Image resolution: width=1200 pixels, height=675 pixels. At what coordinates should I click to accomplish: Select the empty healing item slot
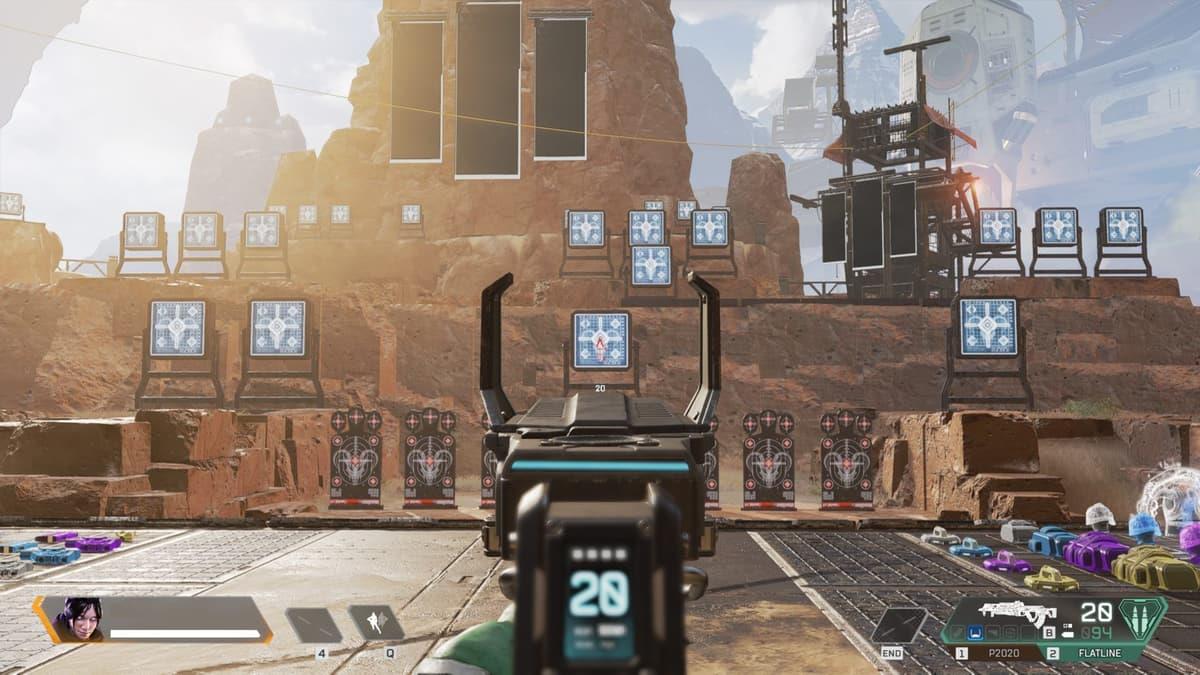coord(314,625)
